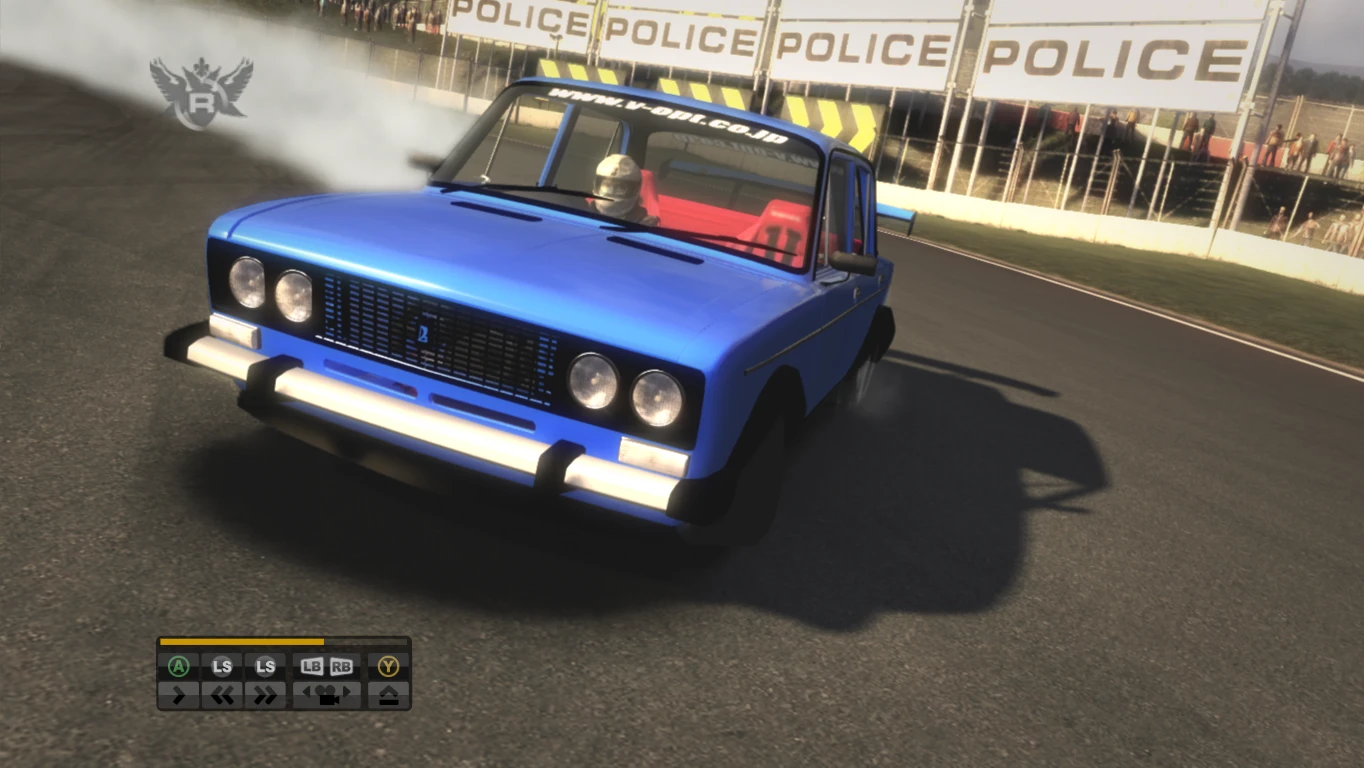Click the yellow Y button icon
Image resolution: width=1364 pixels, height=768 pixels.
(x=388, y=666)
